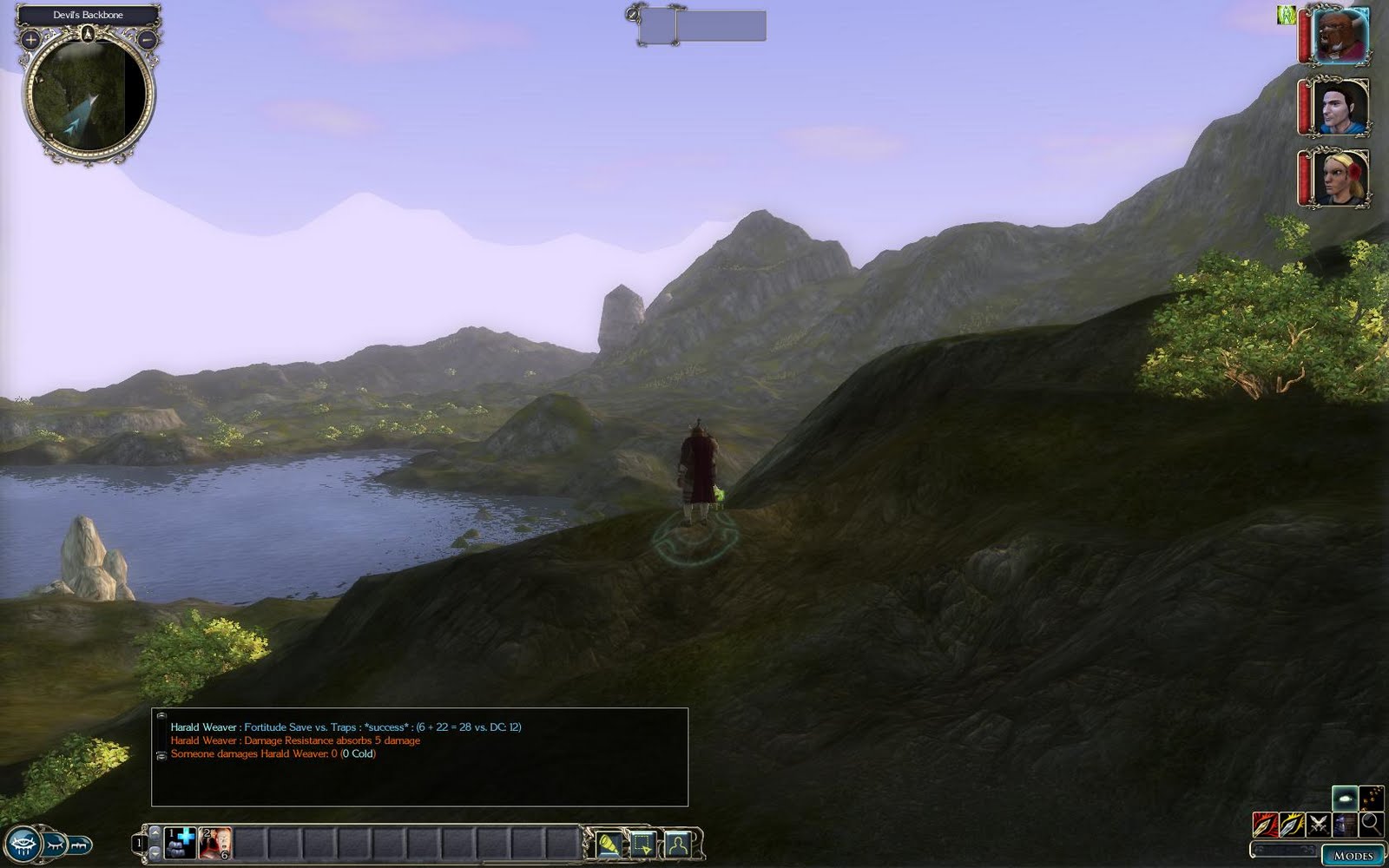Toggle the crossed swords combat mode
This screenshot has width=1389, height=868.
pyautogui.click(x=1319, y=824)
